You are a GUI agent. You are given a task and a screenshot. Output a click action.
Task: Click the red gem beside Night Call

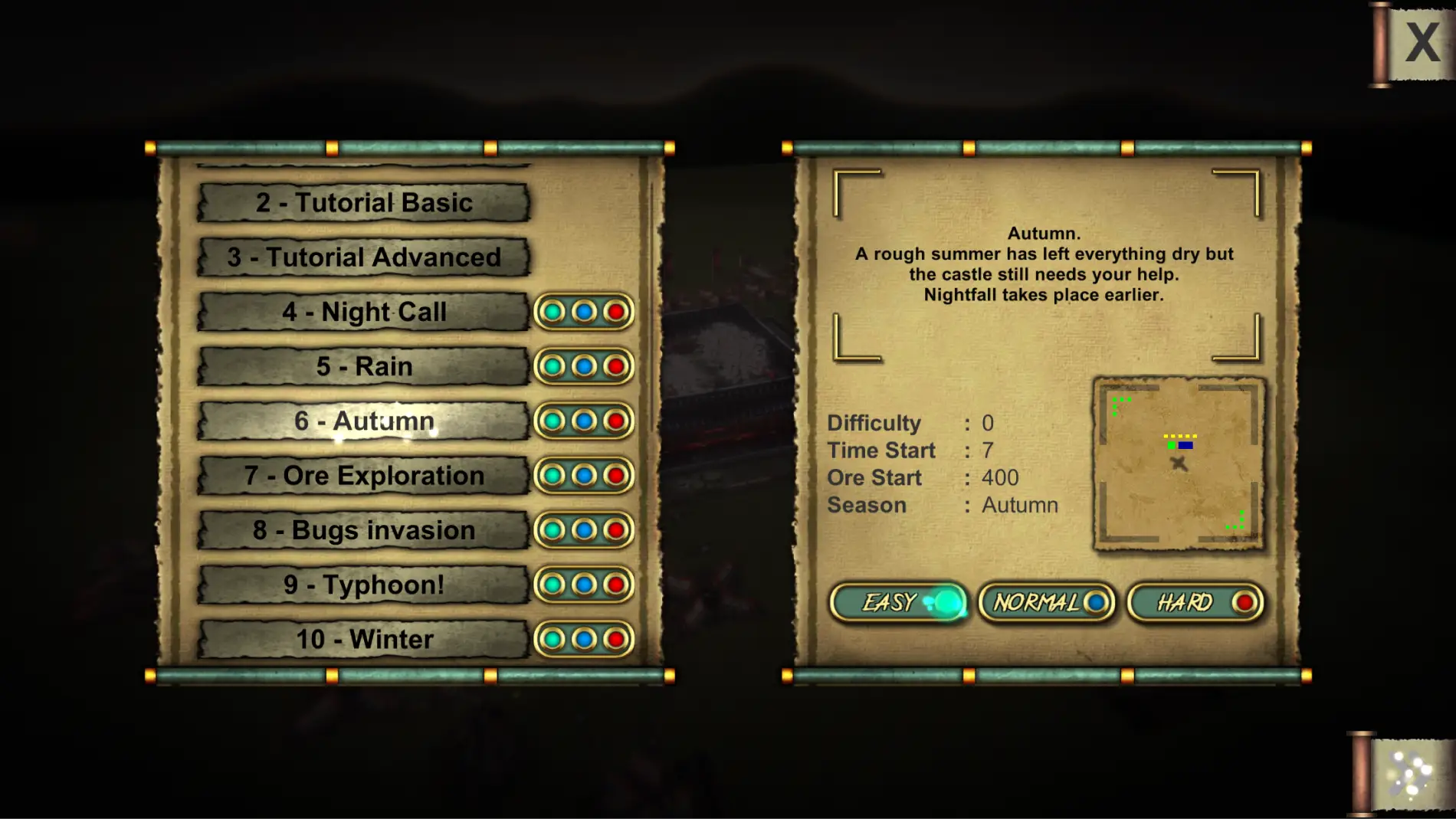coord(615,312)
